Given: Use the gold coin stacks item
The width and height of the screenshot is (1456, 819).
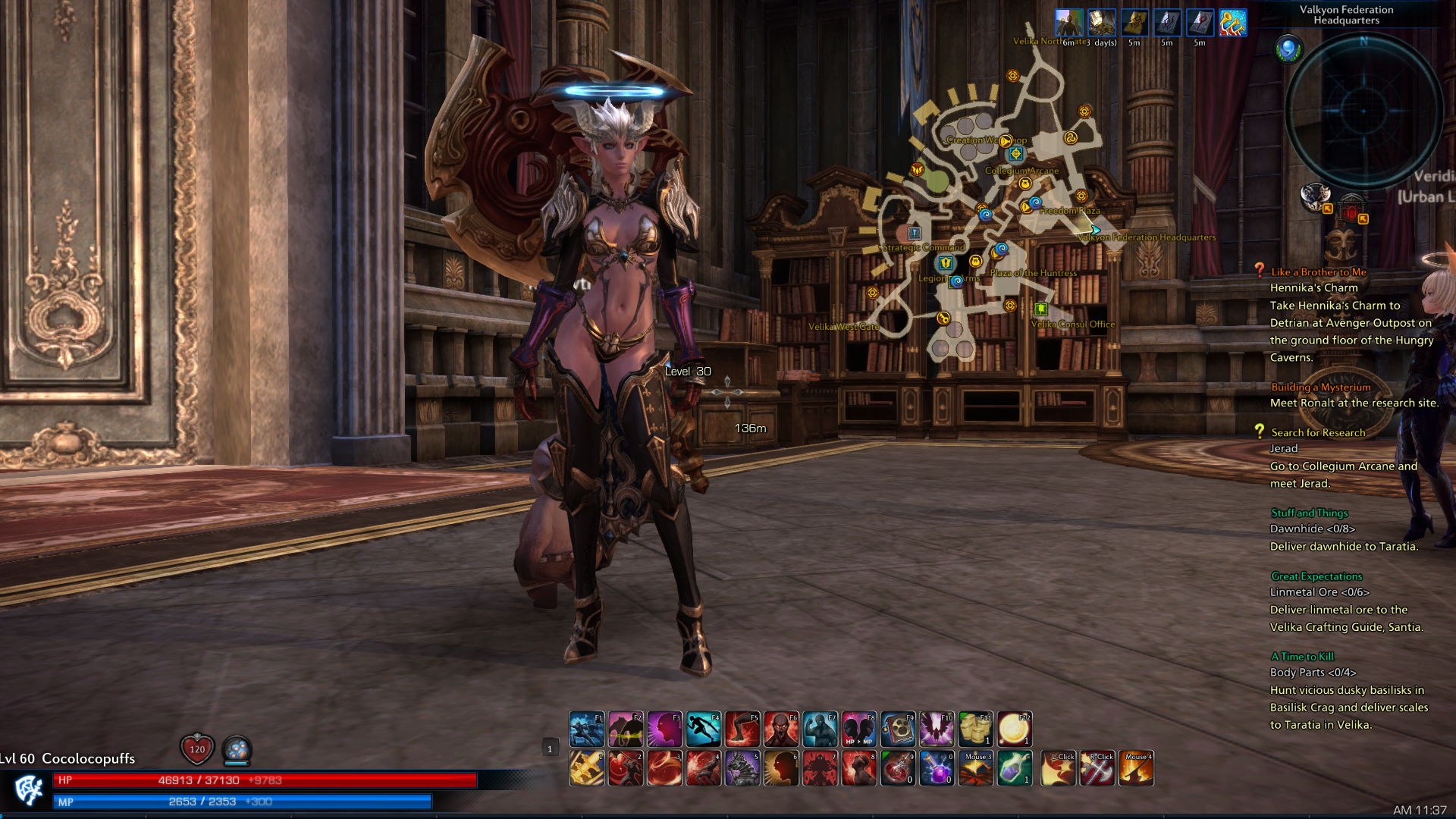Looking at the screenshot, I should coord(975,730).
